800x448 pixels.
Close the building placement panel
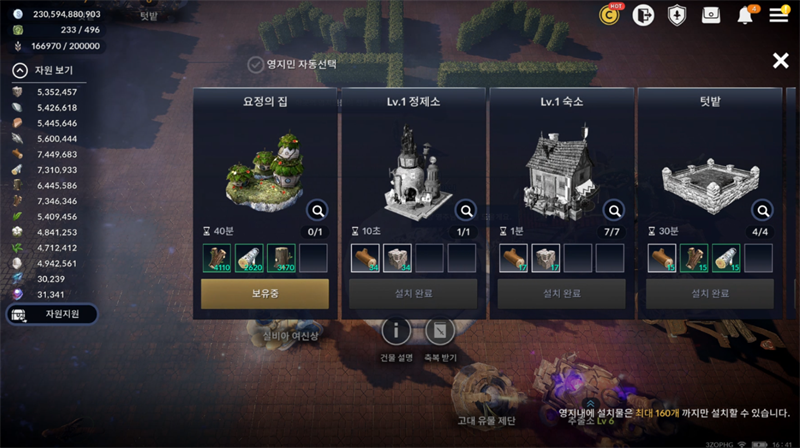pos(780,62)
